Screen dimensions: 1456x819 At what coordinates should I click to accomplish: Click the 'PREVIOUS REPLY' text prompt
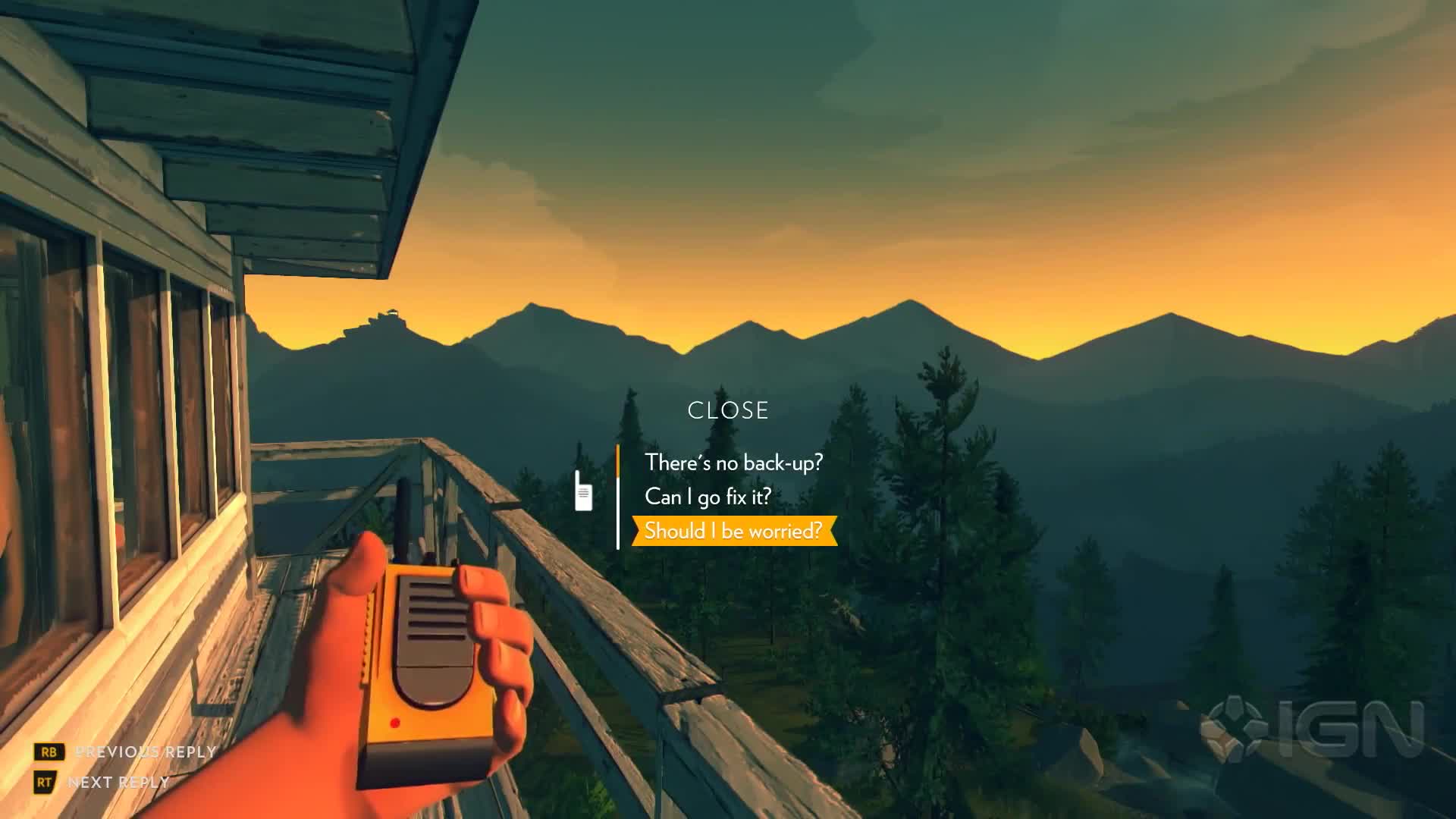point(144,752)
